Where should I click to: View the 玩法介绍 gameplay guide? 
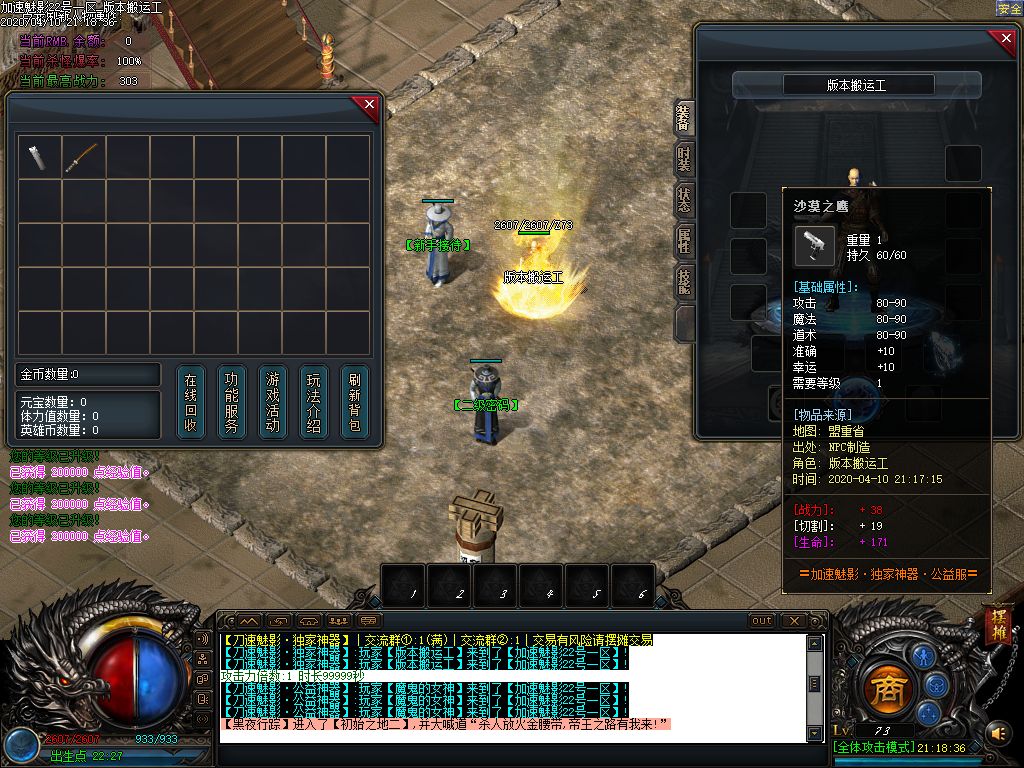[314, 403]
